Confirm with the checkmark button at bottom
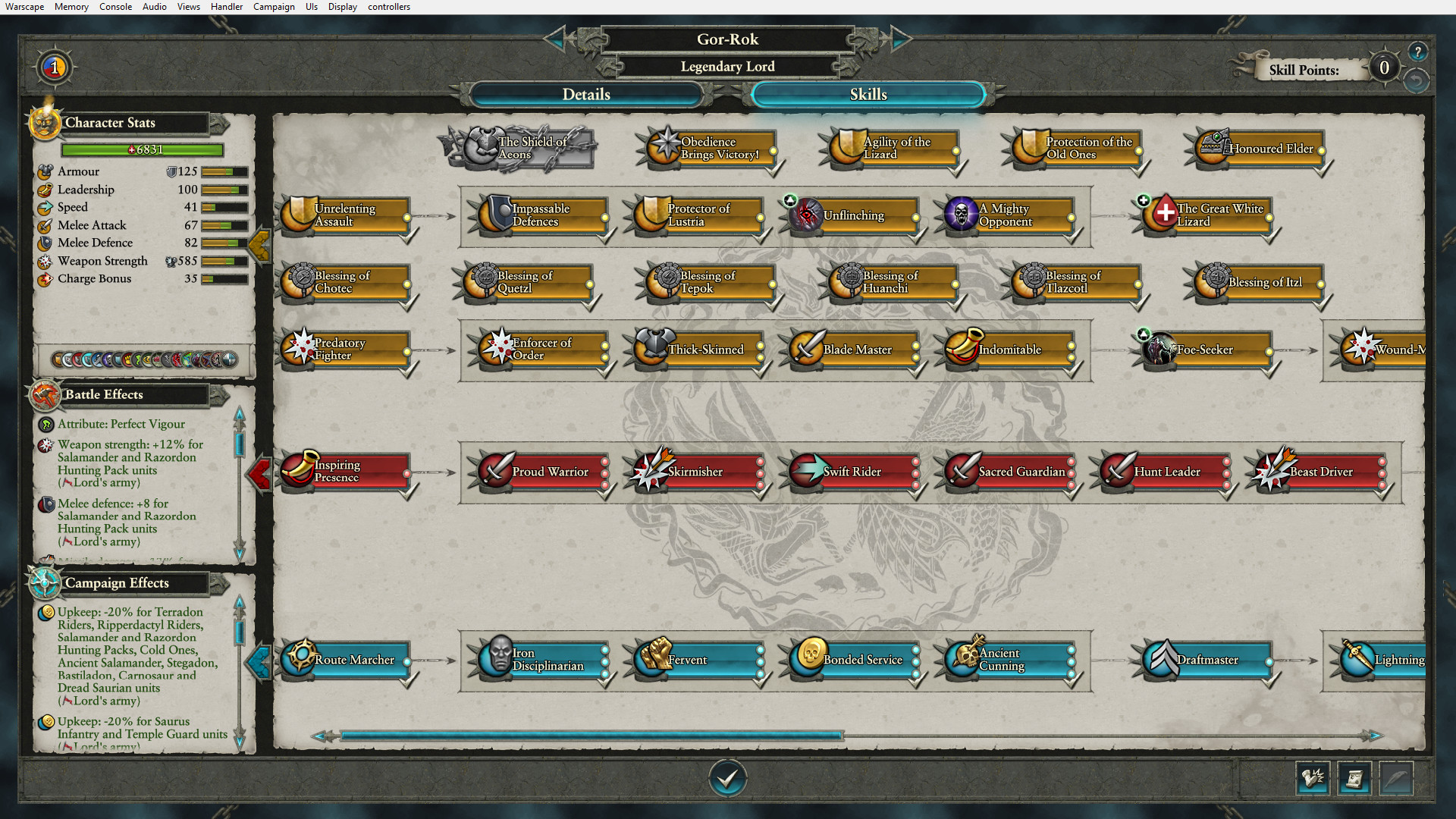This screenshot has width=1456, height=819. tap(728, 777)
